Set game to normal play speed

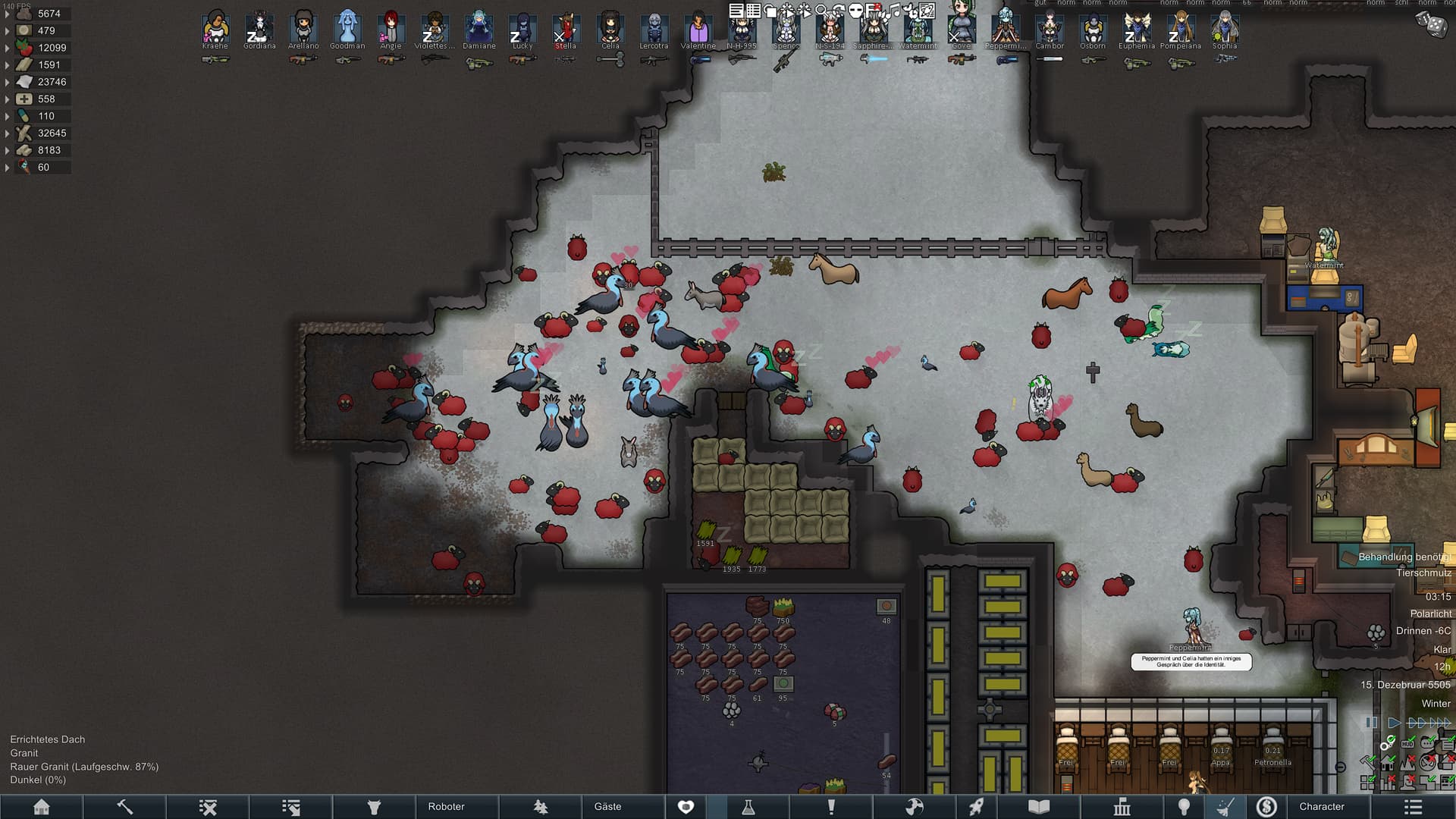pyautogui.click(x=1394, y=723)
